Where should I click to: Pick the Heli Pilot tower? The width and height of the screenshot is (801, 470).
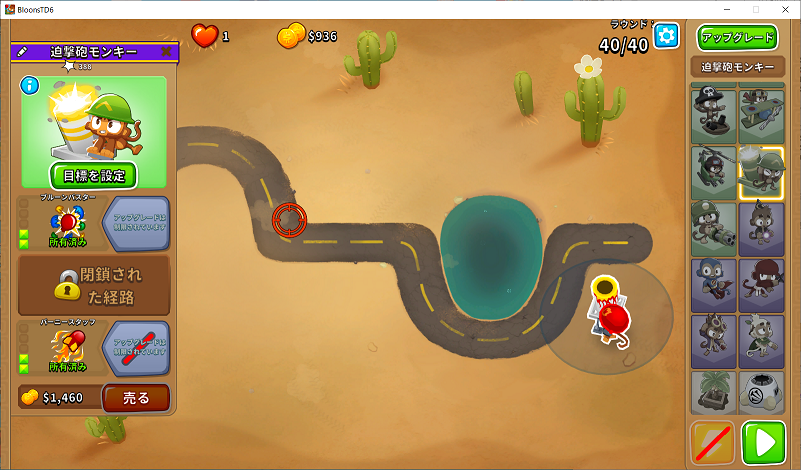(714, 172)
